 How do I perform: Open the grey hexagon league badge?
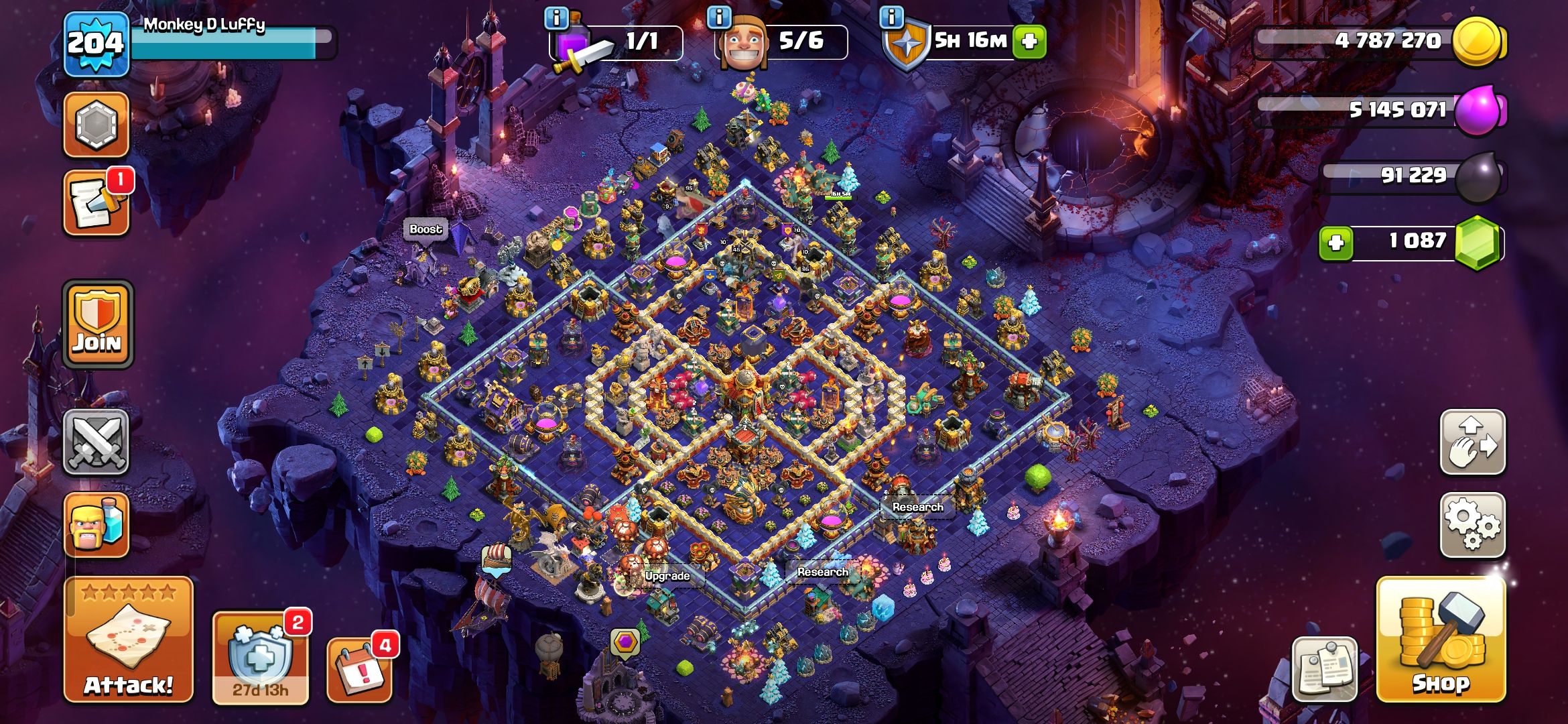click(x=96, y=125)
